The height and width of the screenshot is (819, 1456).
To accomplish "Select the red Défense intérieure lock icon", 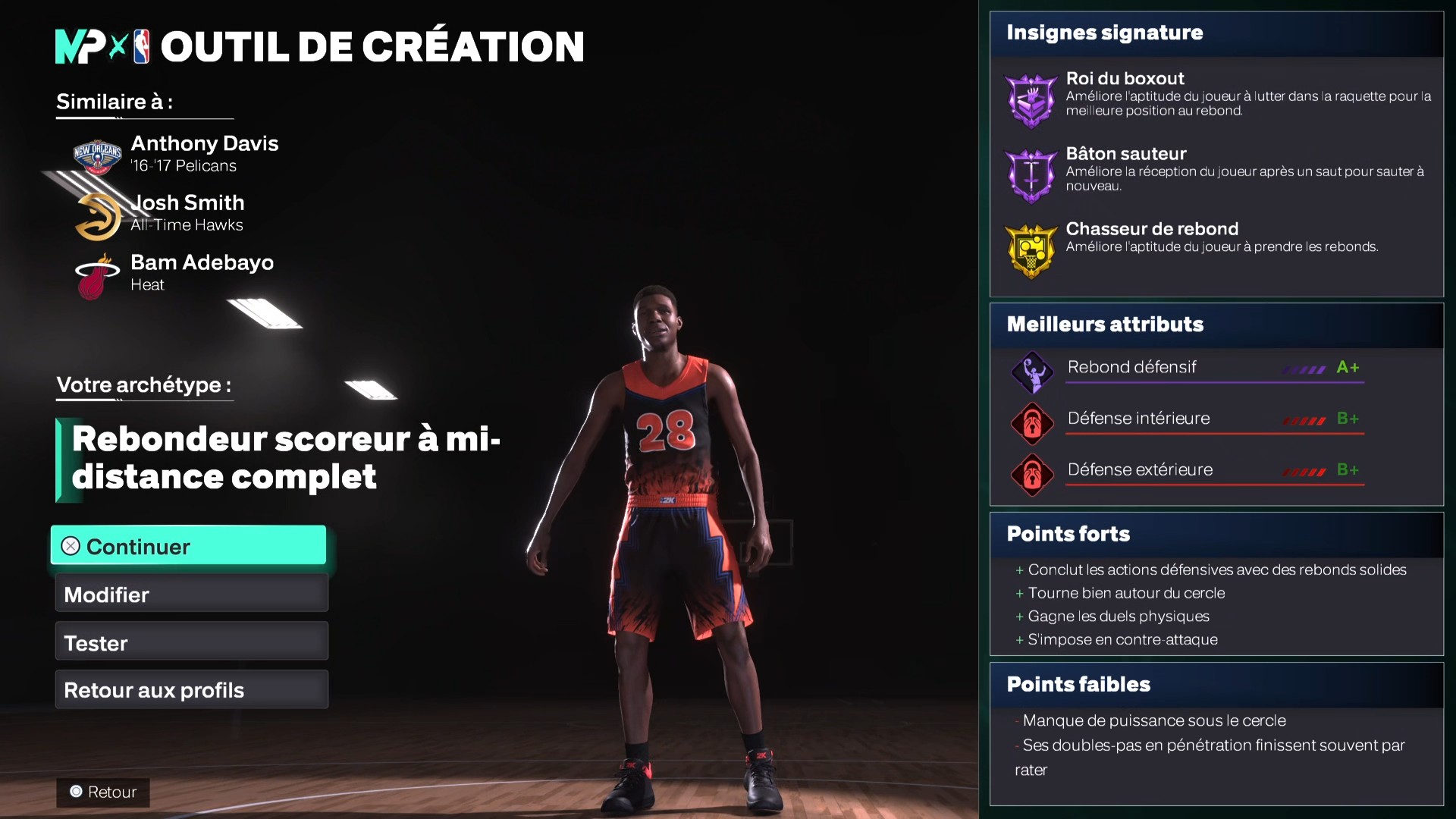I will 1032,423.
